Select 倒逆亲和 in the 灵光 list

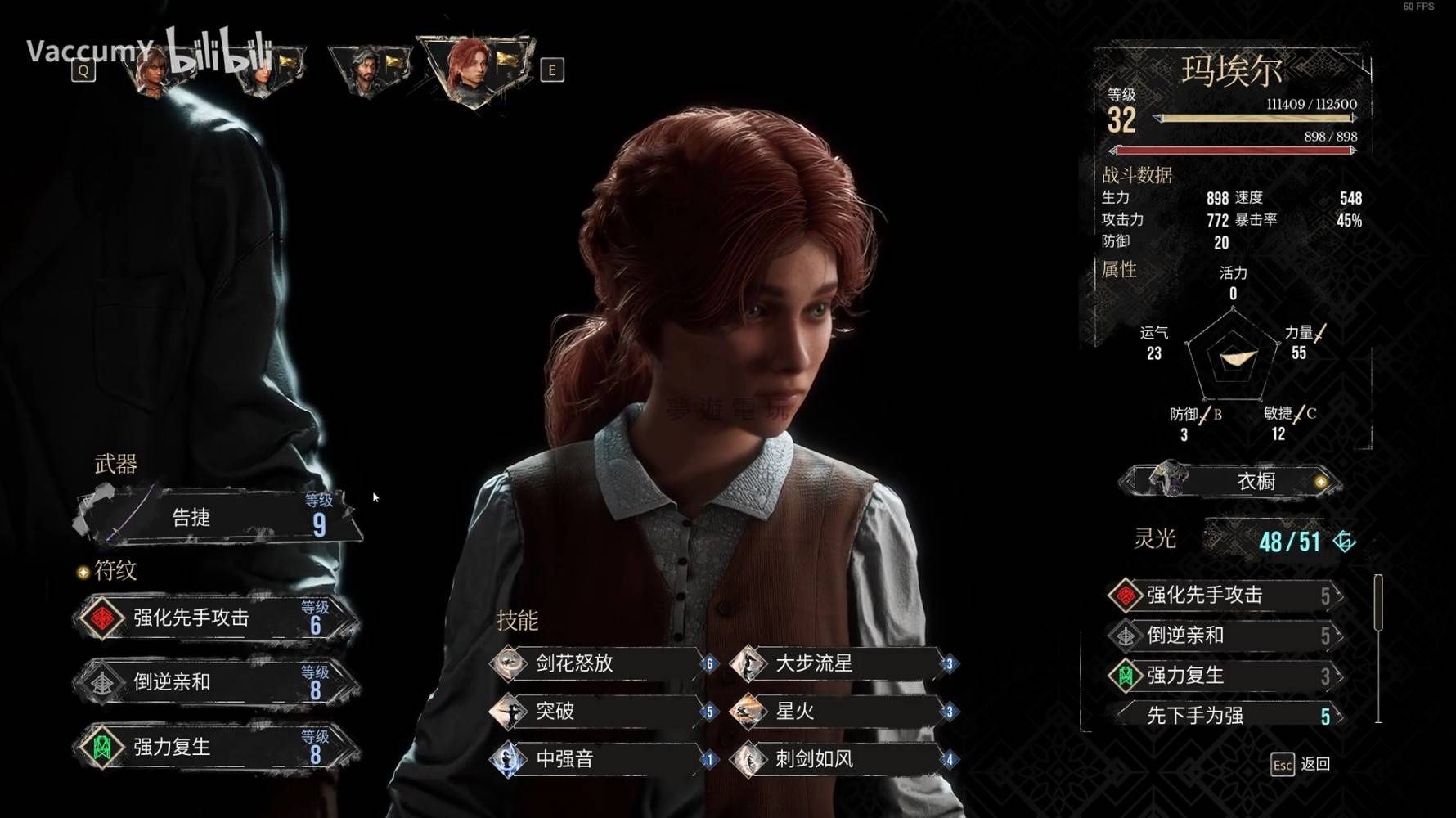pos(1225,636)
